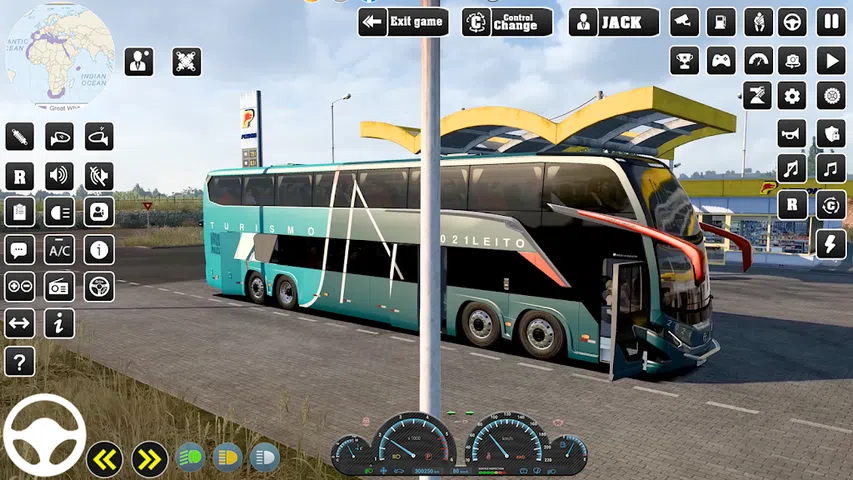Switch on the green headlight icon
853x480 pixels.
[x=190, y=458]
